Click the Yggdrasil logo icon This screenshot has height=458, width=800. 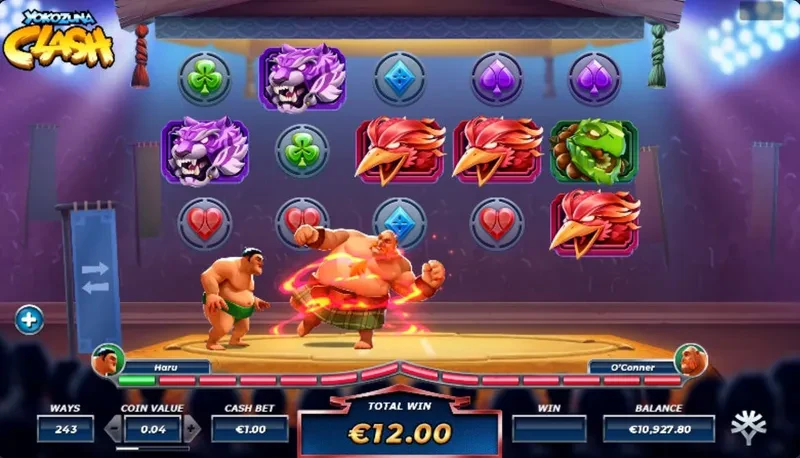coord(748,427)
